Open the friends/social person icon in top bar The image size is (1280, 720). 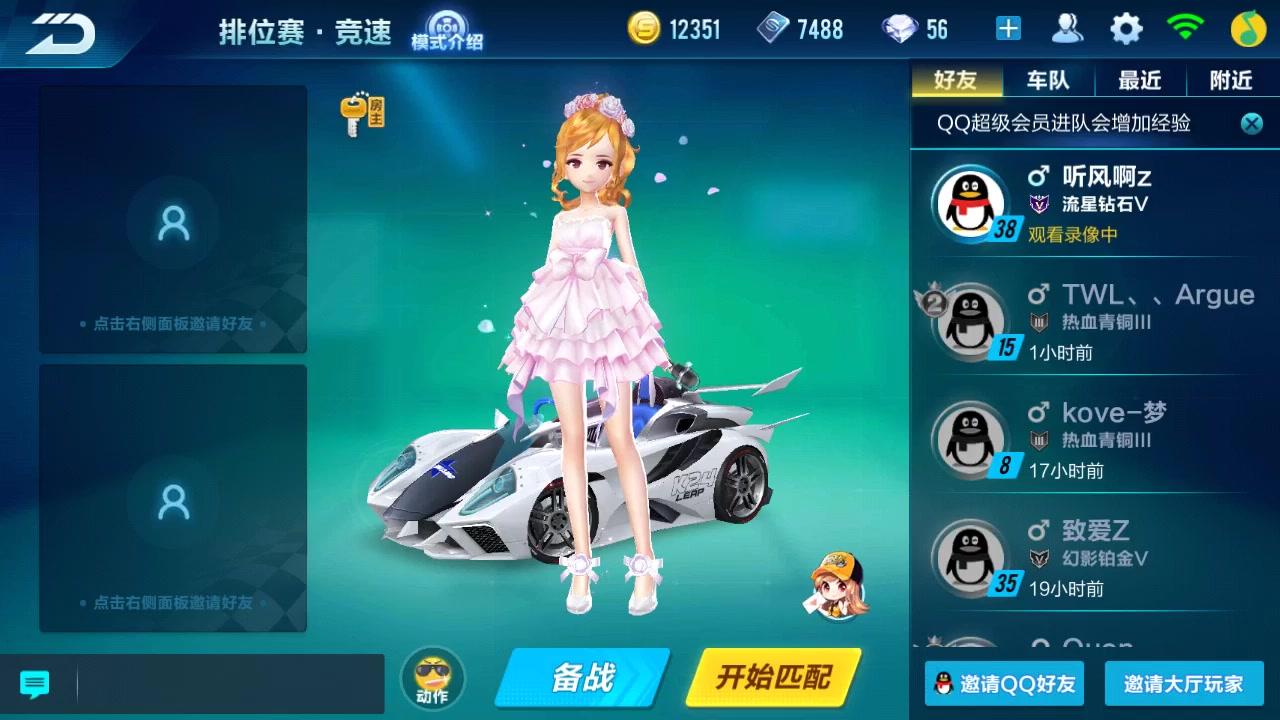[1066, 28]
